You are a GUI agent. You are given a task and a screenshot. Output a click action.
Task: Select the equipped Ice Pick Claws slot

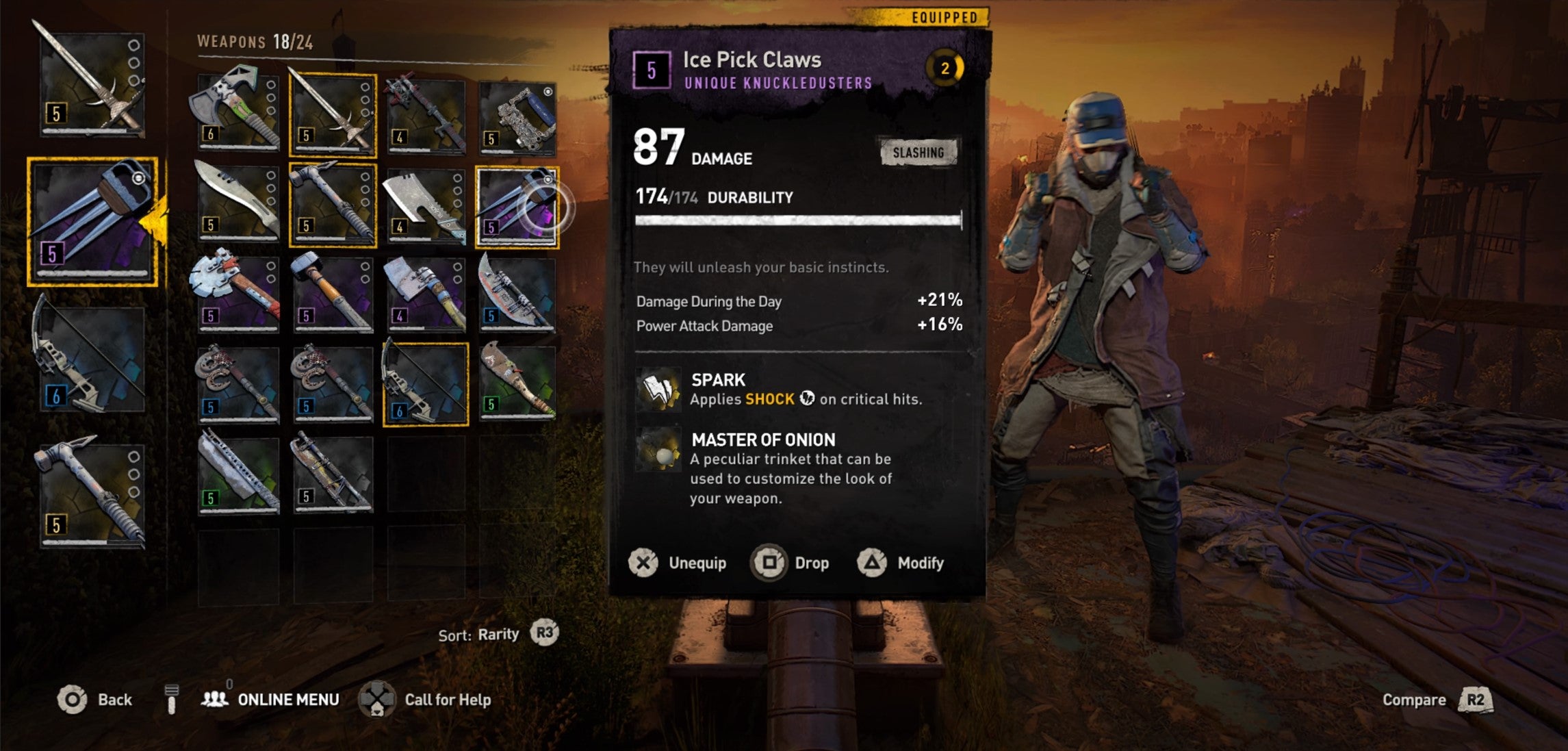coord(92,221)
